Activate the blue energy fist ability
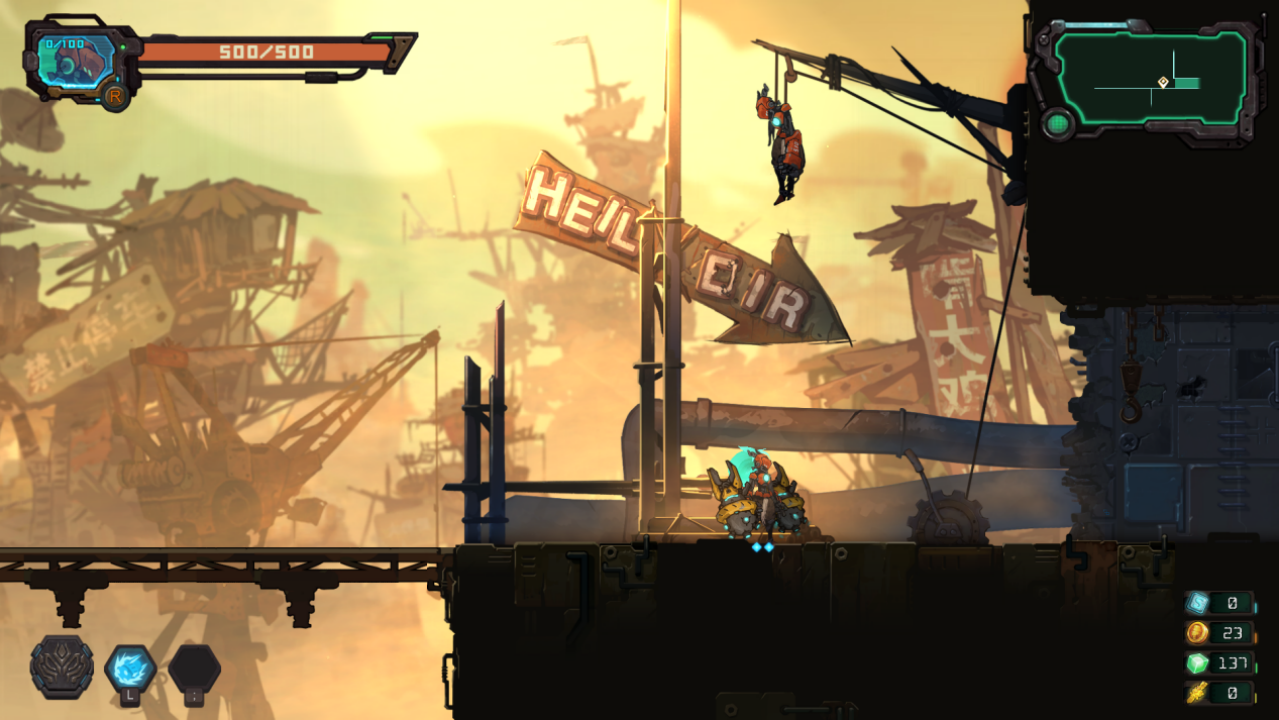 coord(130,667)
